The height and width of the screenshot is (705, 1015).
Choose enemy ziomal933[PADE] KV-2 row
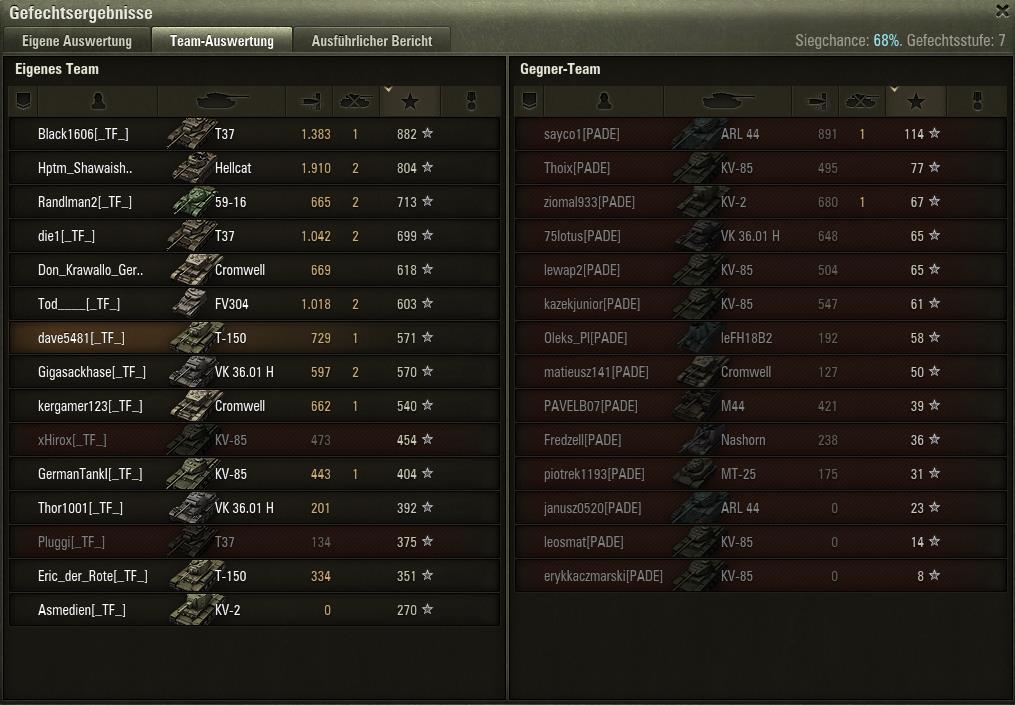tap(589, 202)
